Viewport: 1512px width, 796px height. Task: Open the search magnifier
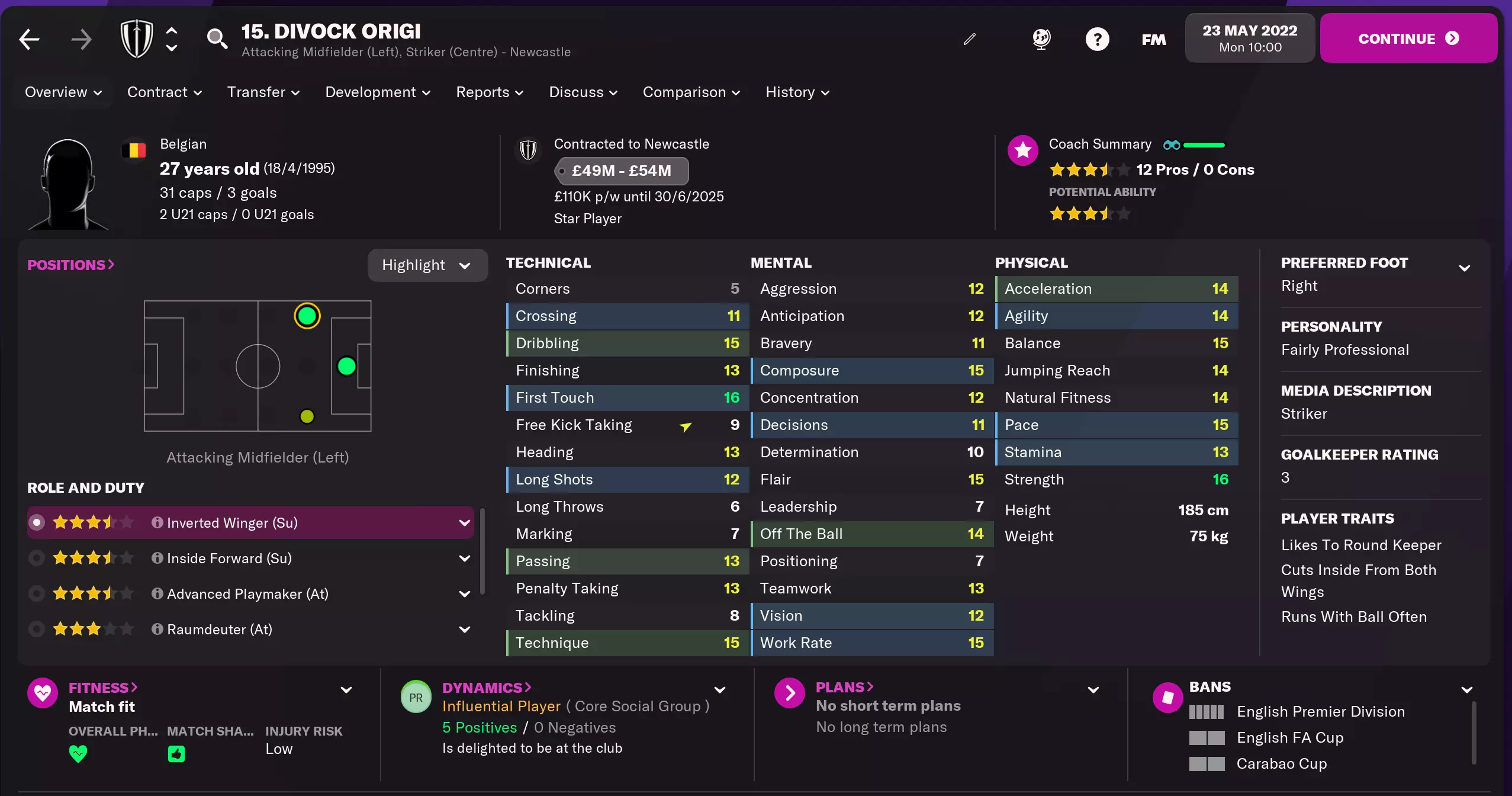pos(217,39)
